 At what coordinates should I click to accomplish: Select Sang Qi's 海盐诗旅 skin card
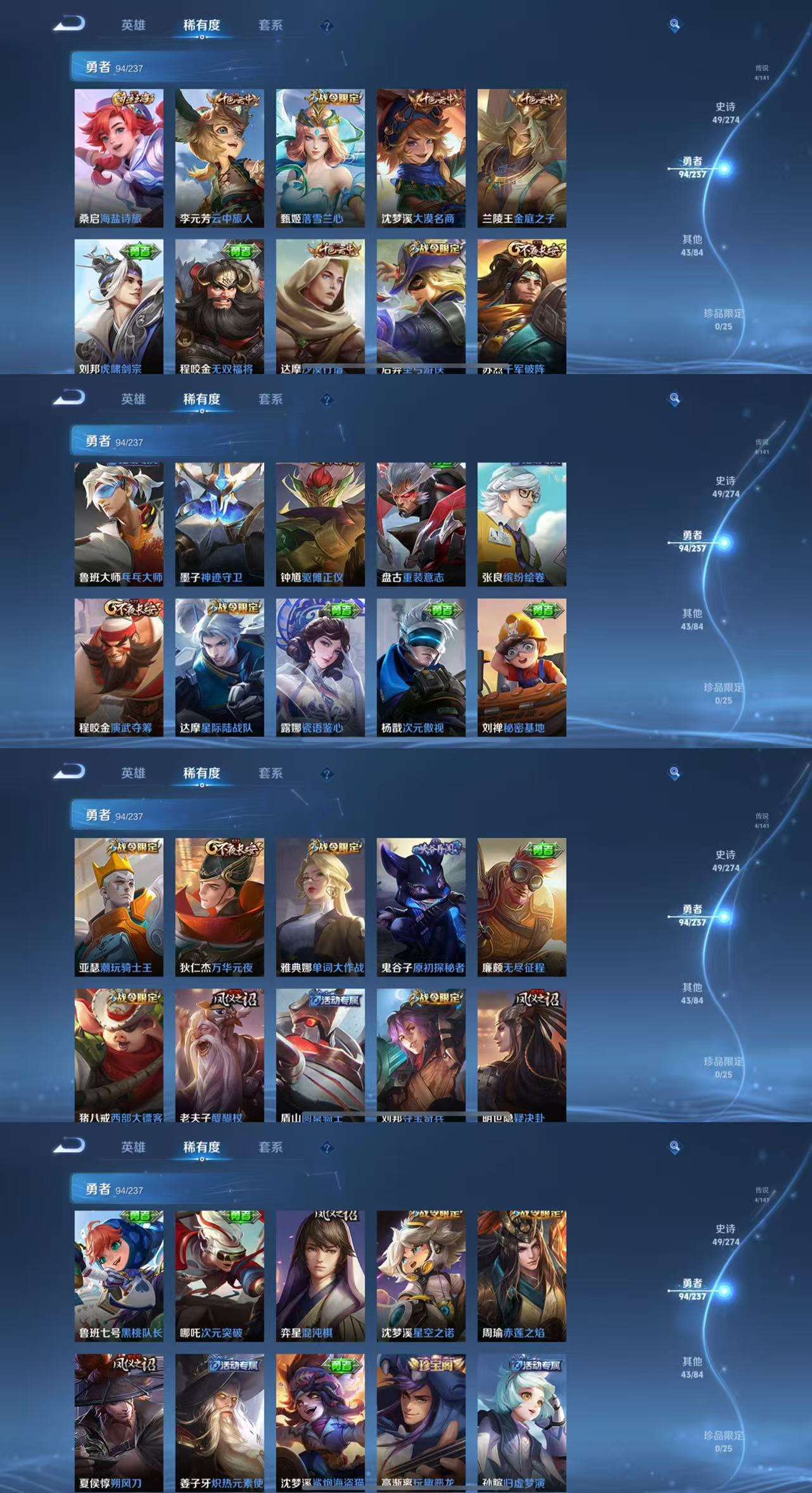[x=118, y=158]
